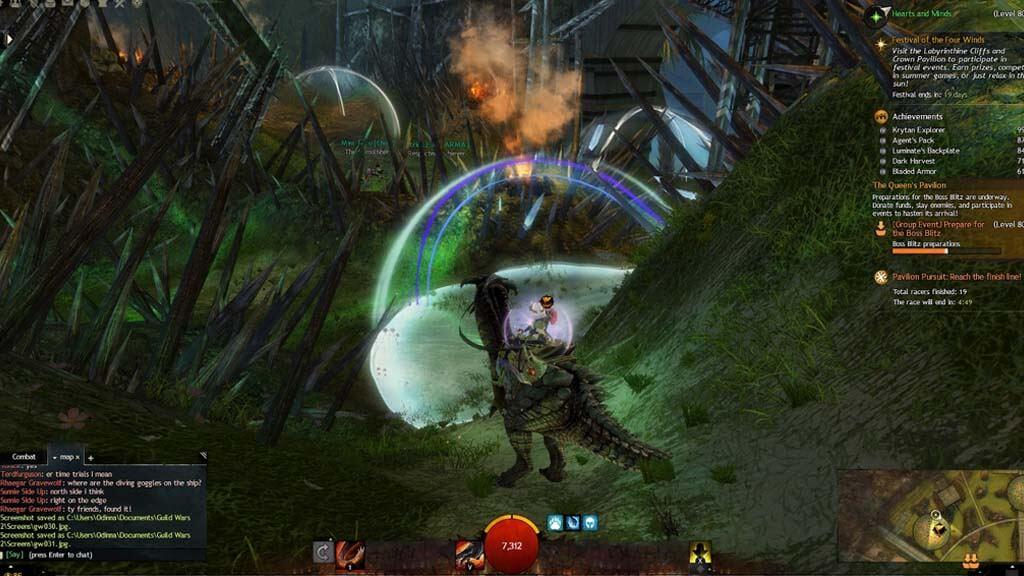
Task: Activate the grey curved-arrow dismount skill
Action: pos(322,552)
